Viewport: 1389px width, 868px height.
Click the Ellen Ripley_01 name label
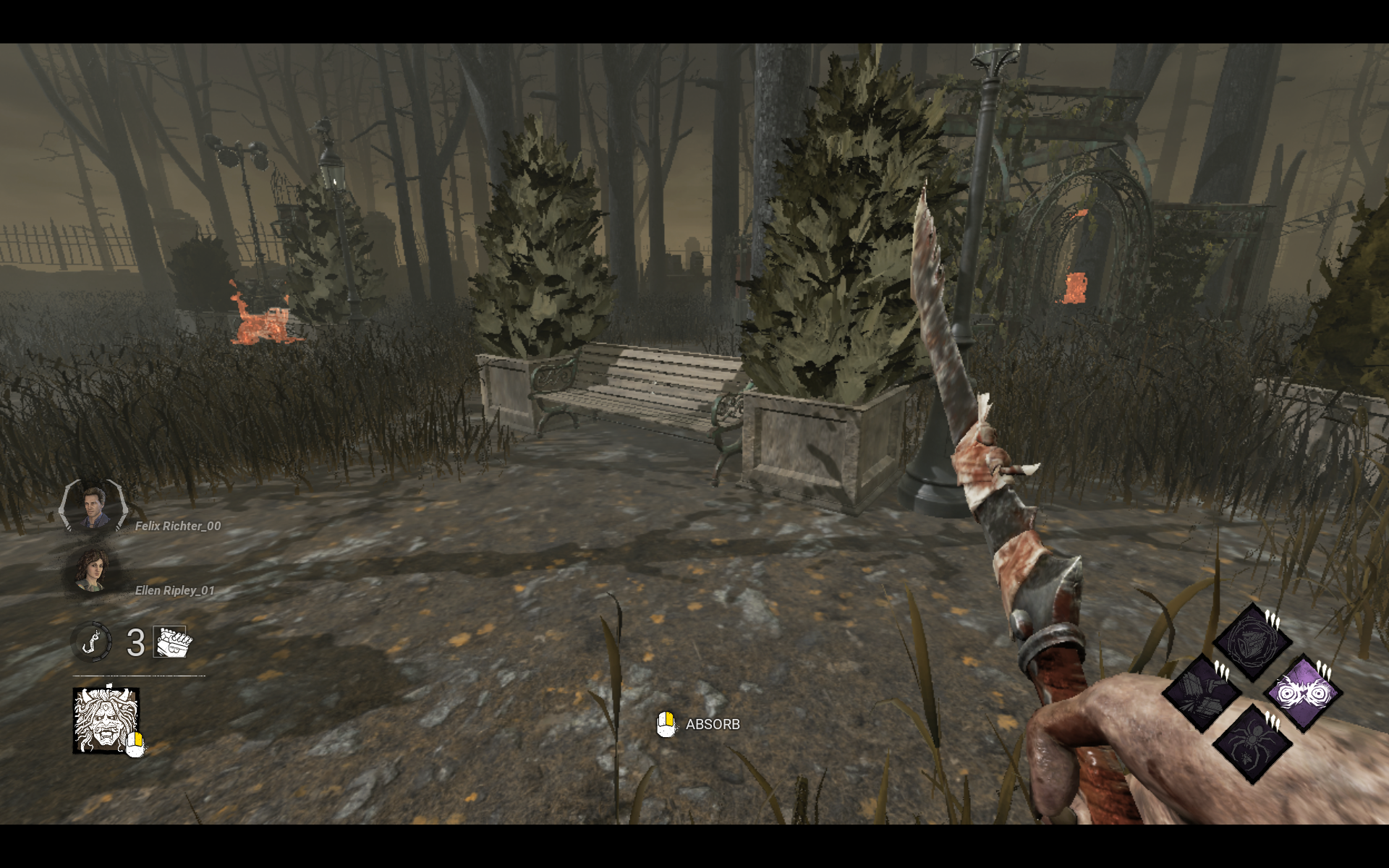coord(175,590)
